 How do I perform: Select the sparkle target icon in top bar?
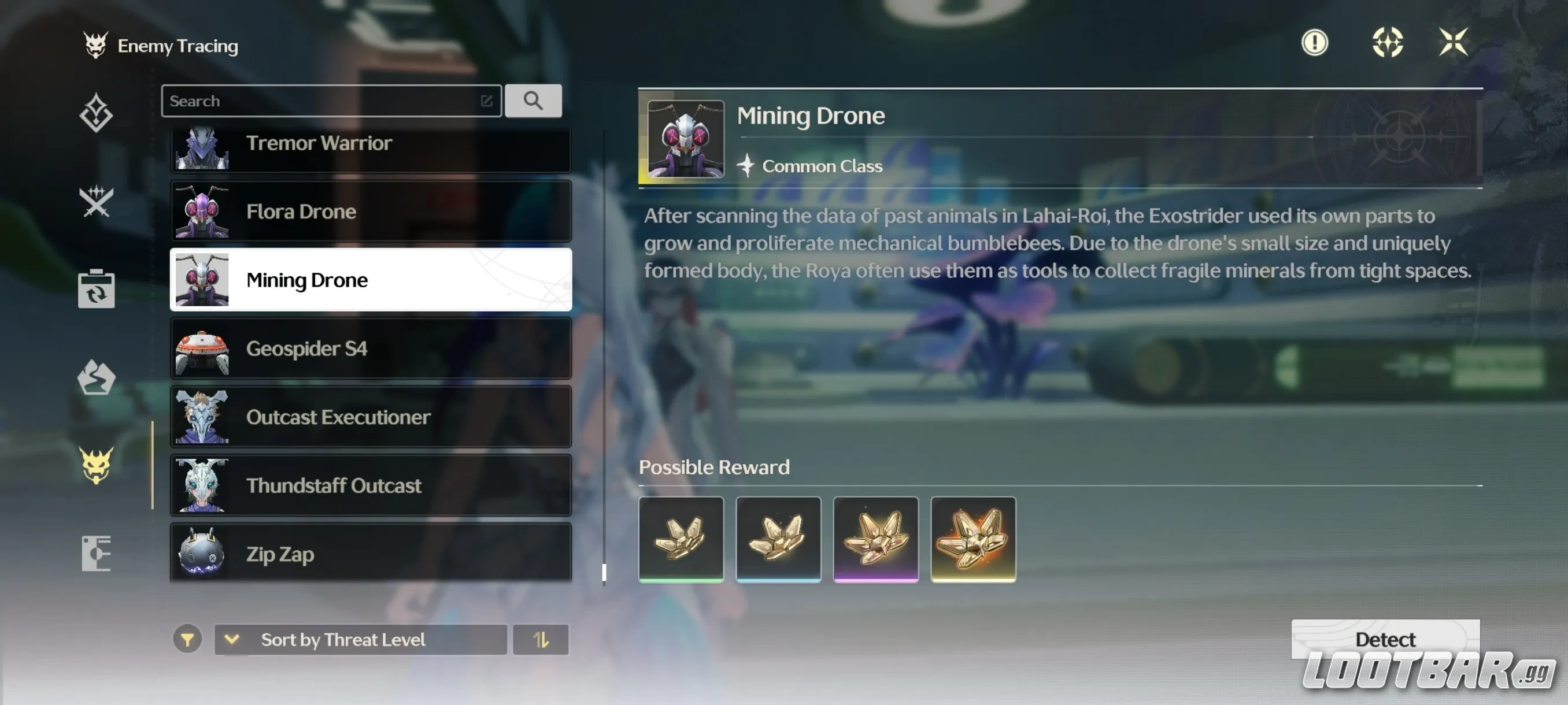(x=1388, y=43)
